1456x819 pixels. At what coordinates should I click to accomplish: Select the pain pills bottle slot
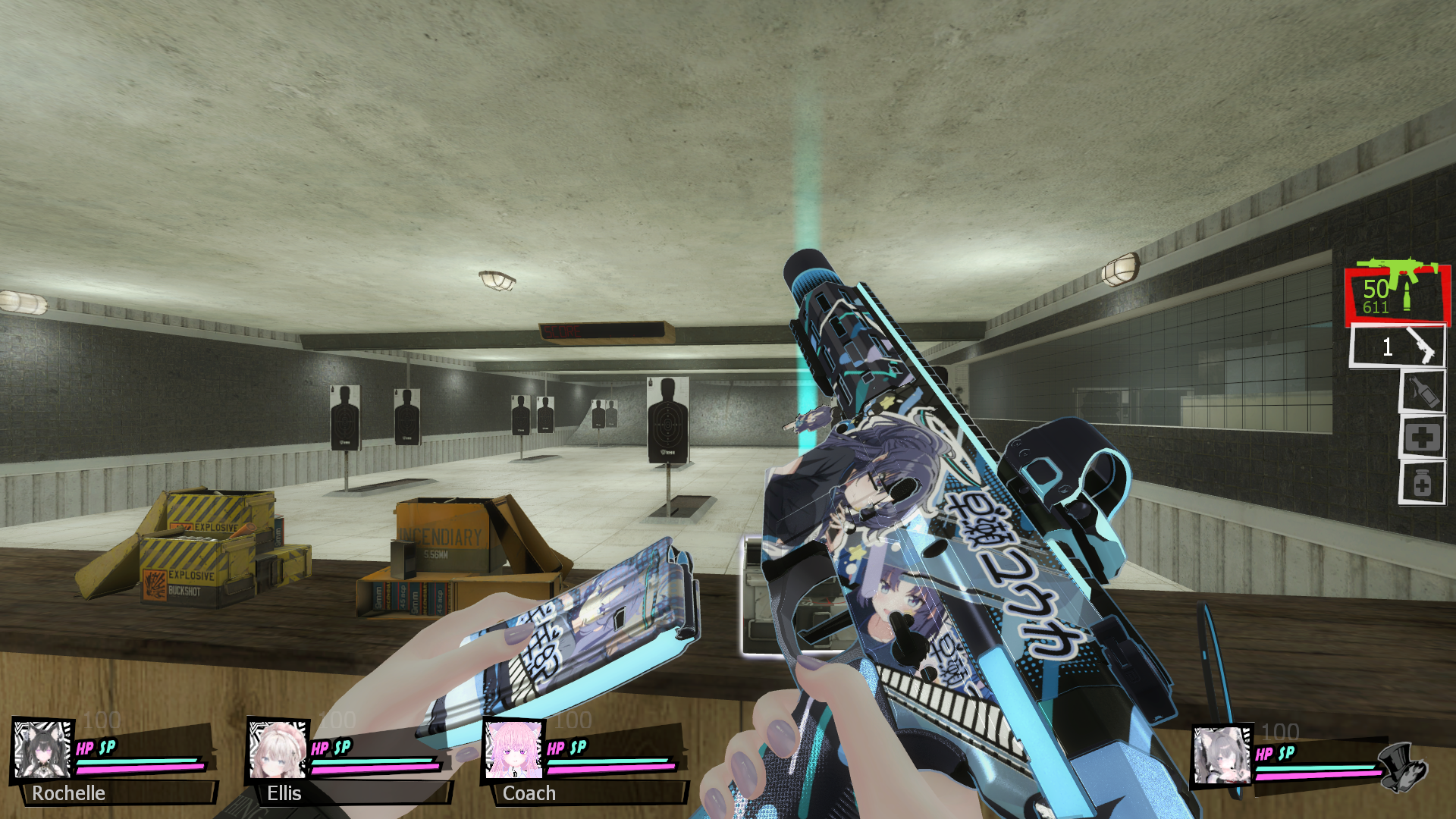[1422, 483]
